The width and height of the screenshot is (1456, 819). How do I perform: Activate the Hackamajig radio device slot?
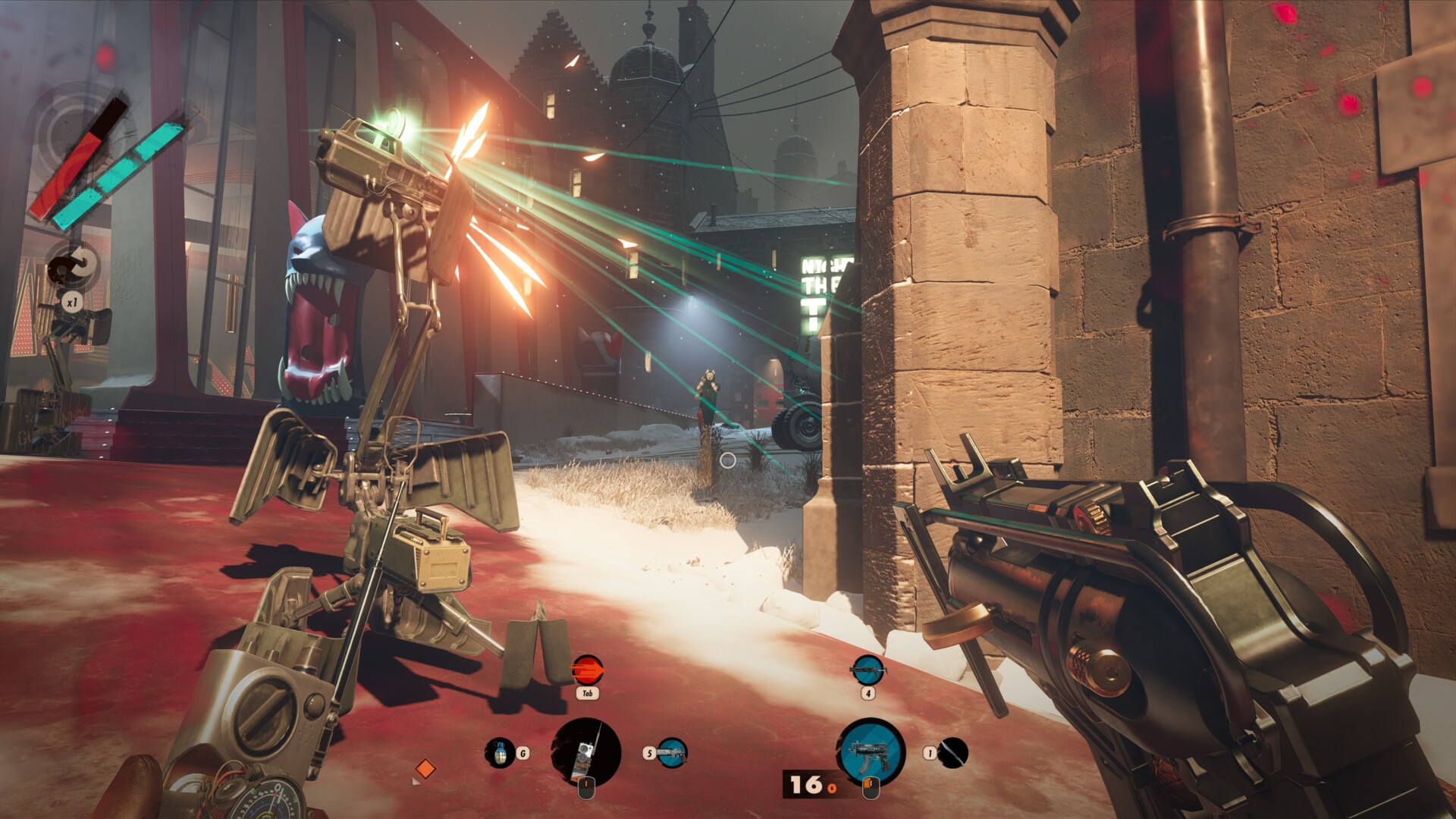point(586,752)
